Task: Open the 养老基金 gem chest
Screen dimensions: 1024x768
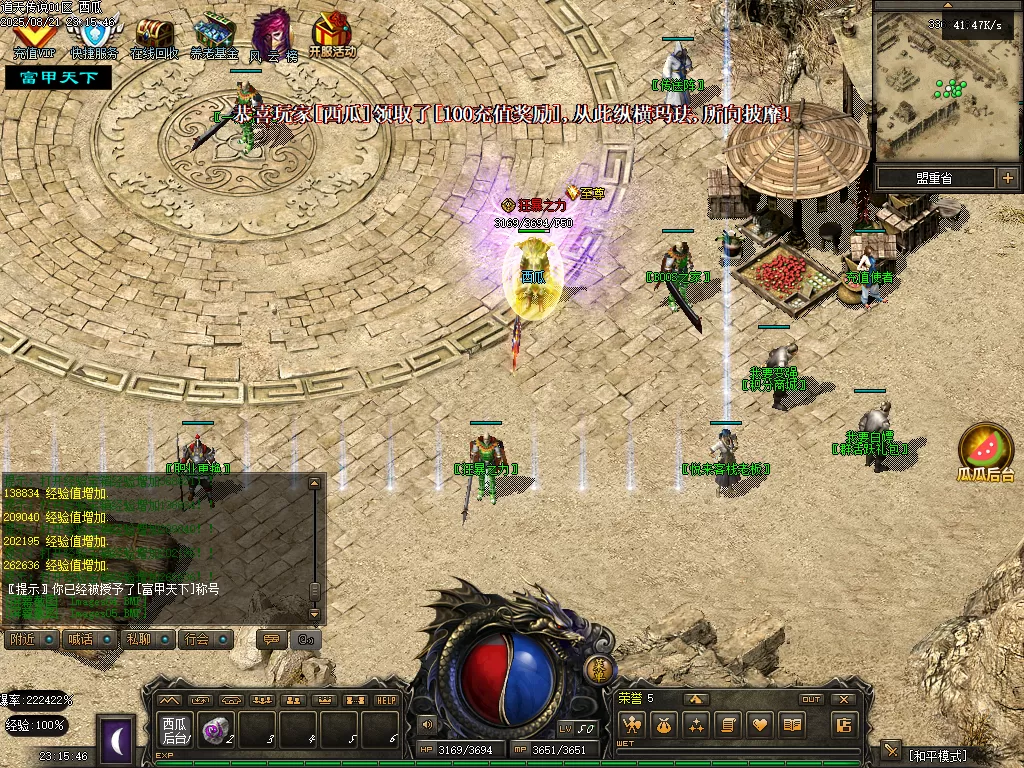Action: pos(214,37)
